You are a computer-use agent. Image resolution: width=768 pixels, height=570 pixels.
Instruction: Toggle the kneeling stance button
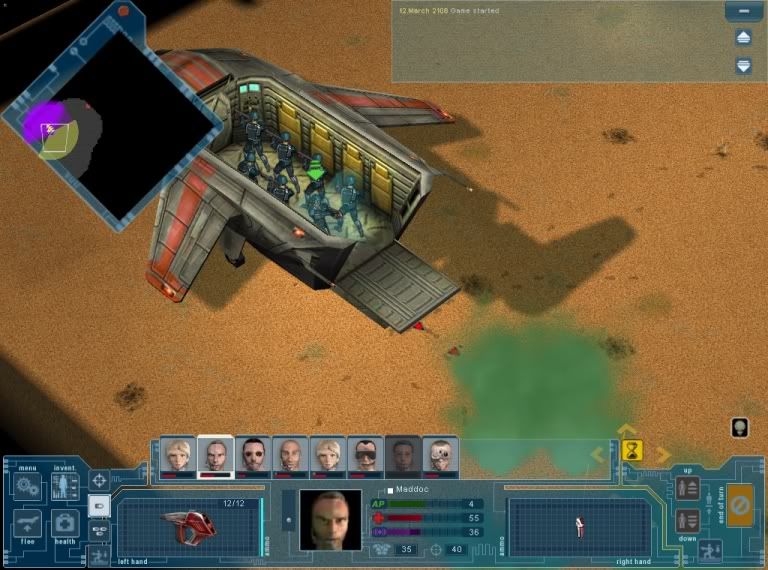(711, 549)
